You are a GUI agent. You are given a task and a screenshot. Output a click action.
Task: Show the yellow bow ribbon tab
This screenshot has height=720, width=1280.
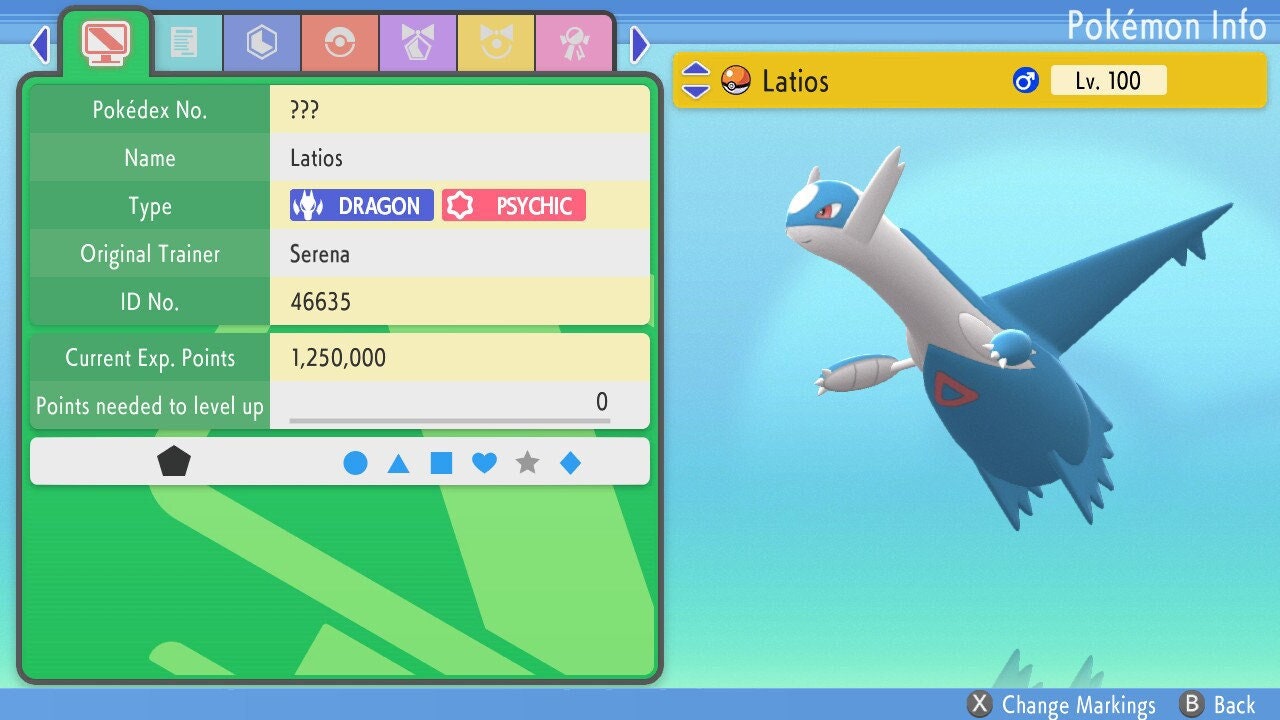[496, 42]
